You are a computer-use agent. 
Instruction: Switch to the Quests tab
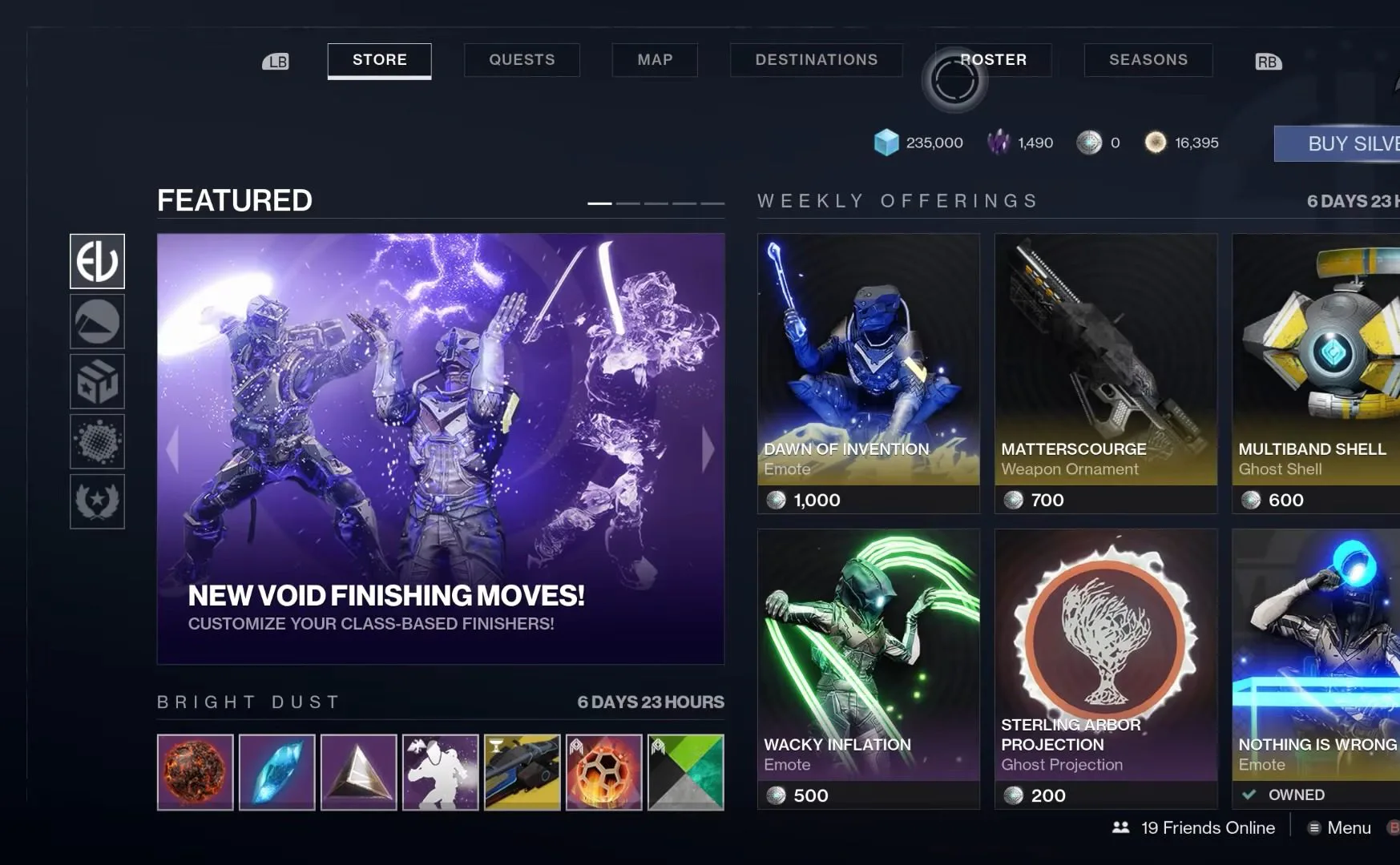[522, 60]
